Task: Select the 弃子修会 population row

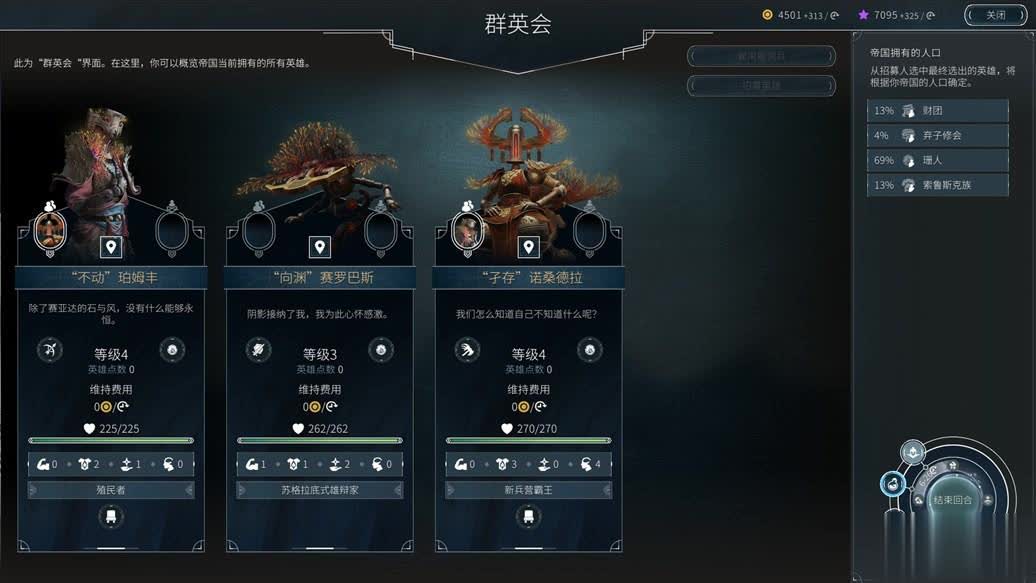Action: point(938,135)
